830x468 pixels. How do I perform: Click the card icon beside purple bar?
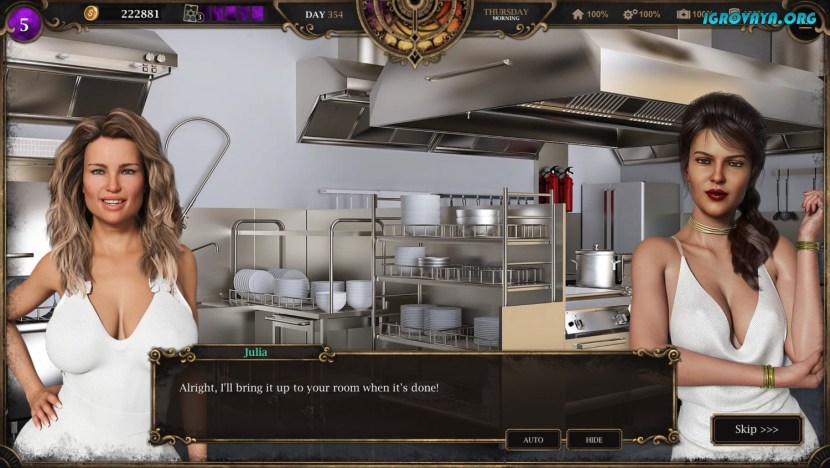[191, 13]
